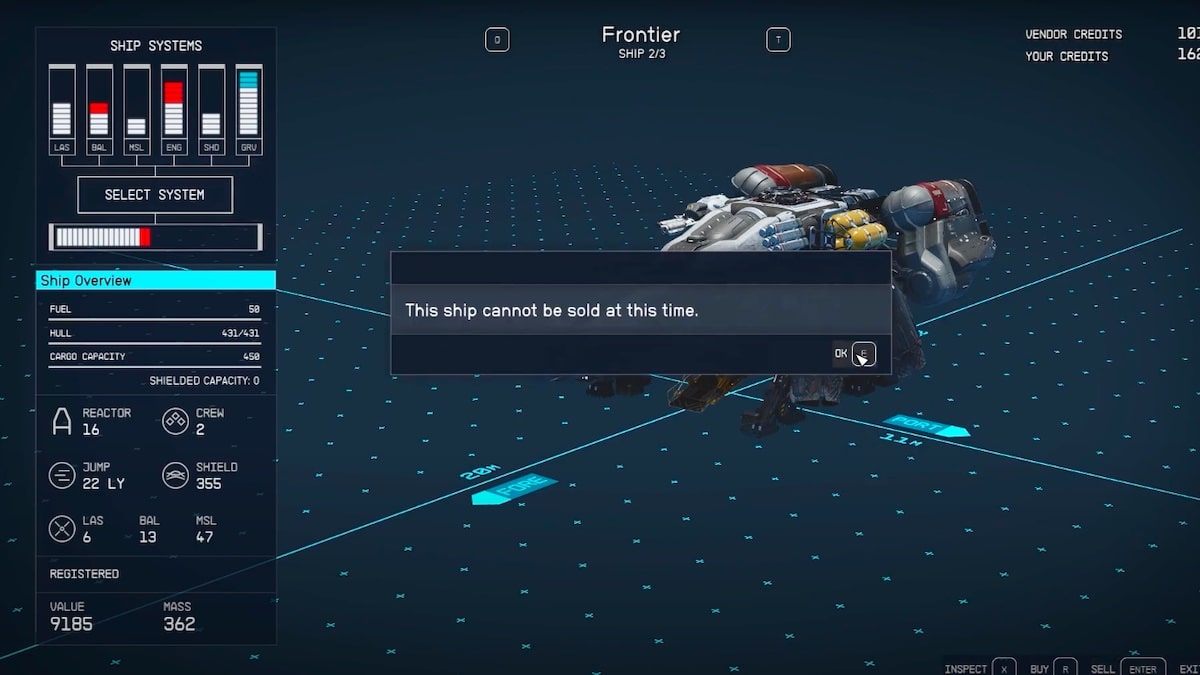1200x675 pixels.
Task: Select the LAS weapon system bar
Action: [x=62, y=110]
